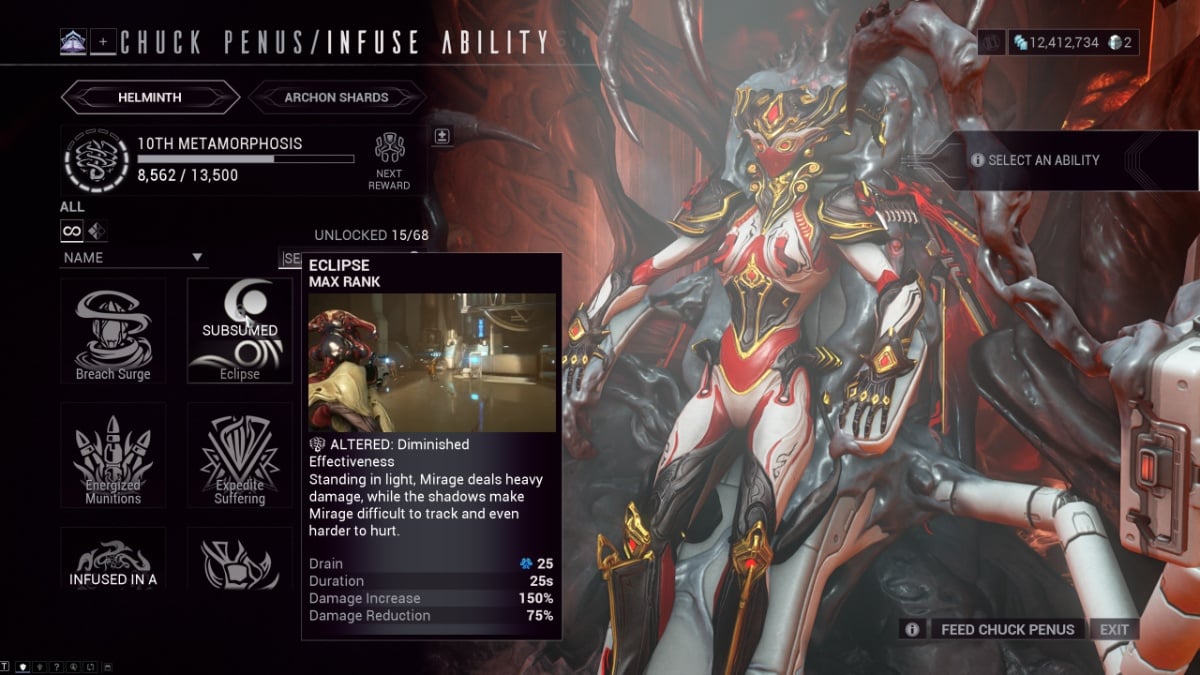
Task: Choose the subsumed Eclipse ability tile
Action: click(240, 331)
